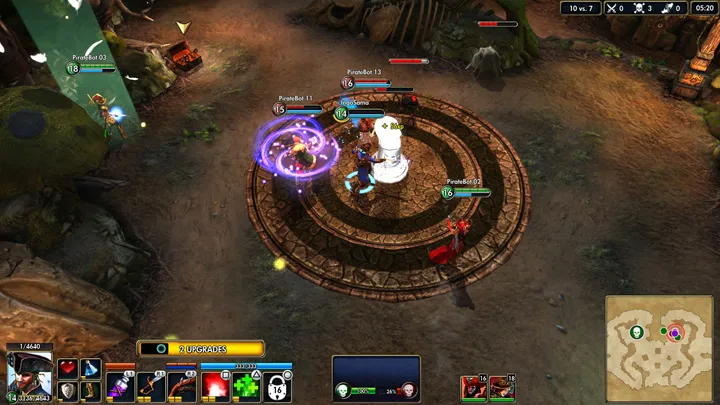The height and width of the screenshot is (405, 720).
Task: Activate the cutlass sword ability
Action: (x=151, y=386)
